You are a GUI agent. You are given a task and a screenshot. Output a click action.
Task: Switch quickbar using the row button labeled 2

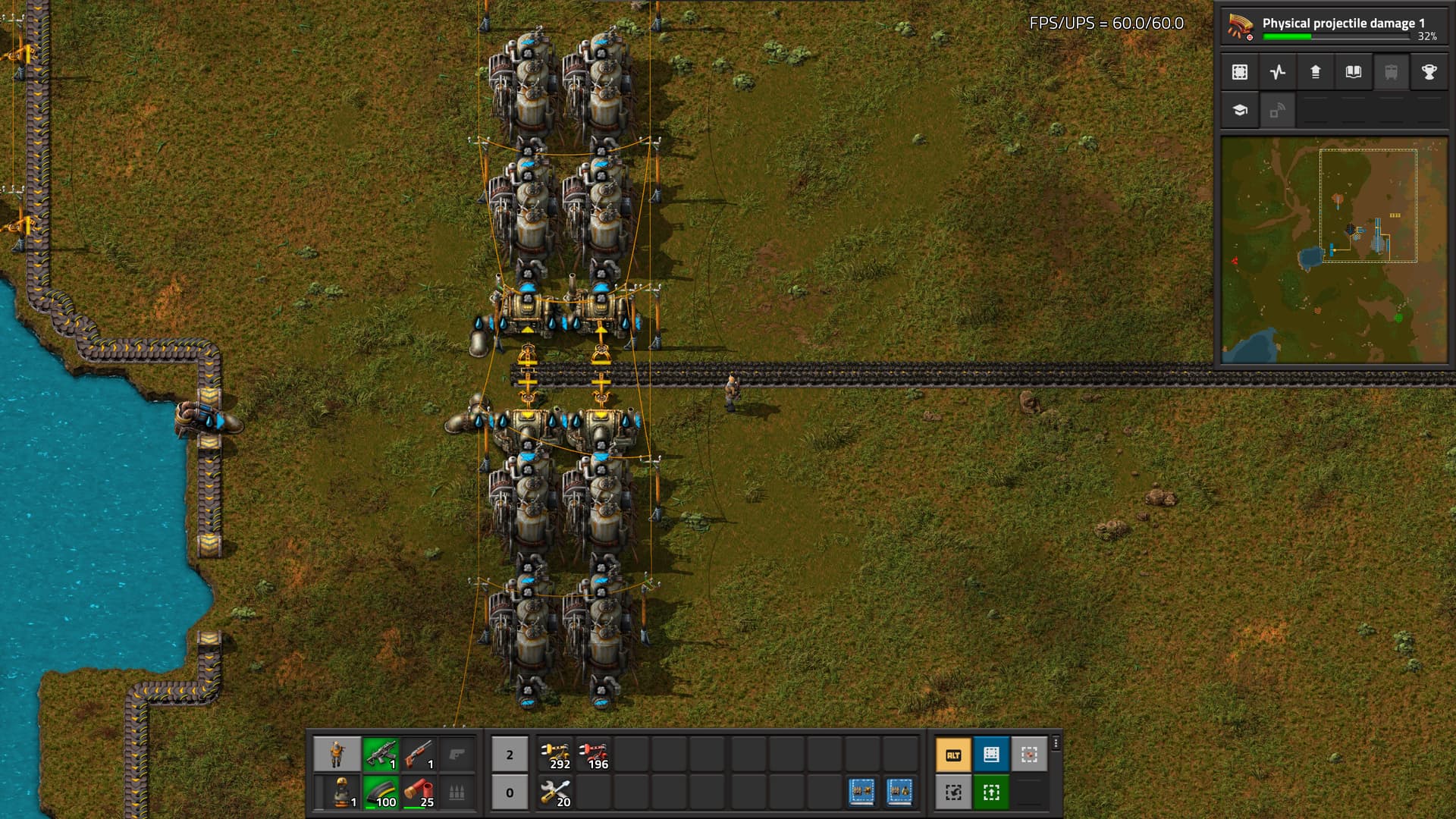510,755
